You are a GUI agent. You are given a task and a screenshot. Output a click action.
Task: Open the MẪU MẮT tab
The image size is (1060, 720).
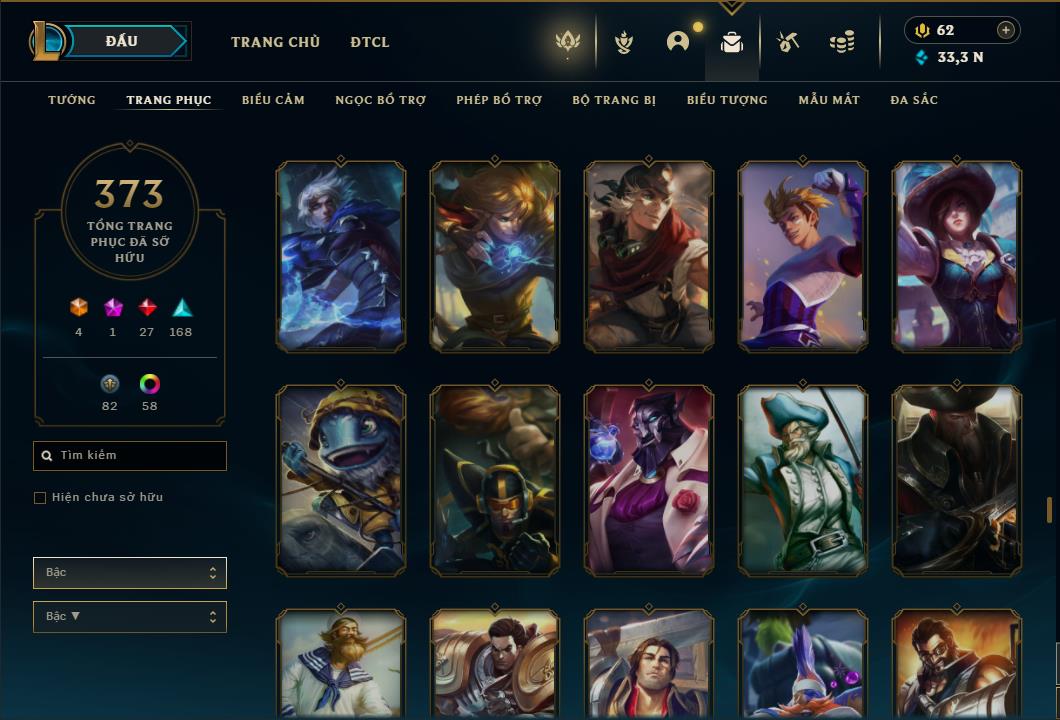click(829, 100)
